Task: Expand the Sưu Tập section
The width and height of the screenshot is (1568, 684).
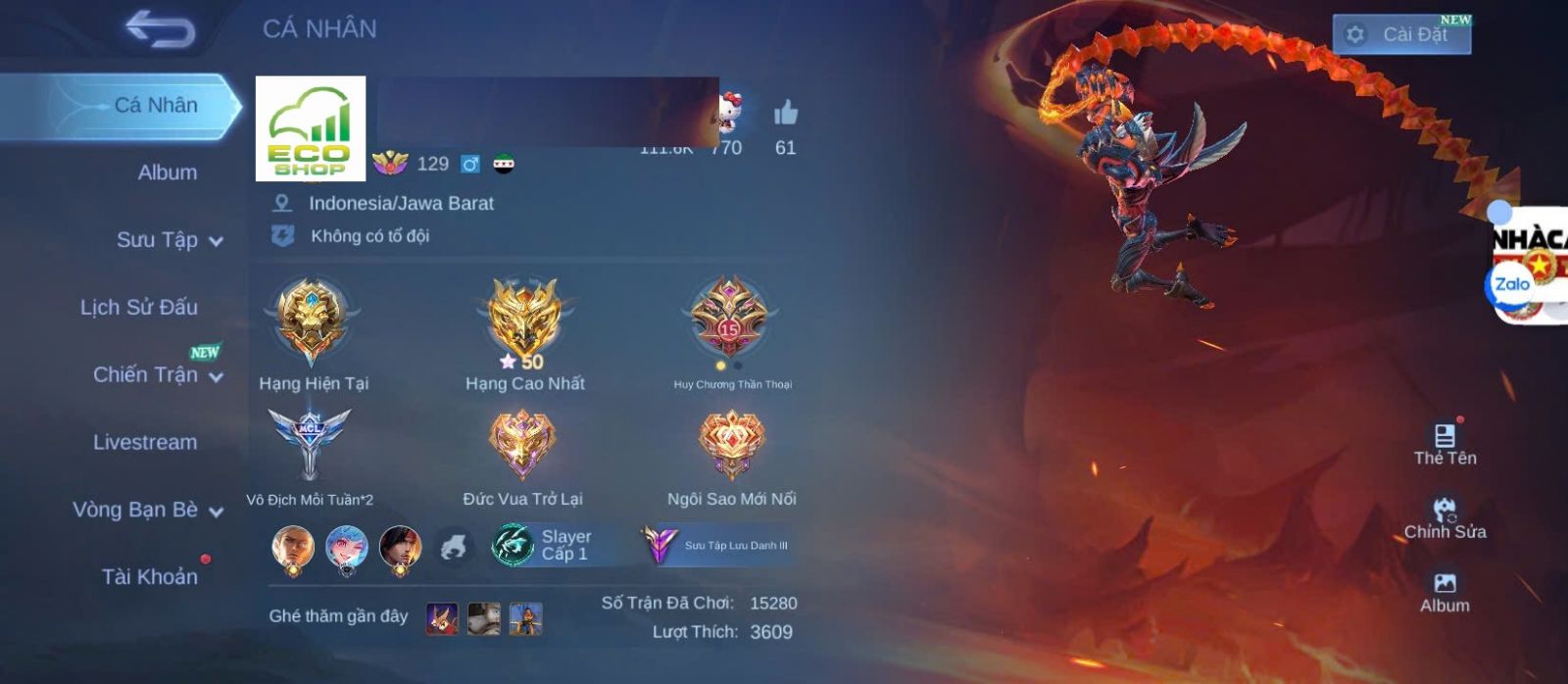Action: pos(169,240)
